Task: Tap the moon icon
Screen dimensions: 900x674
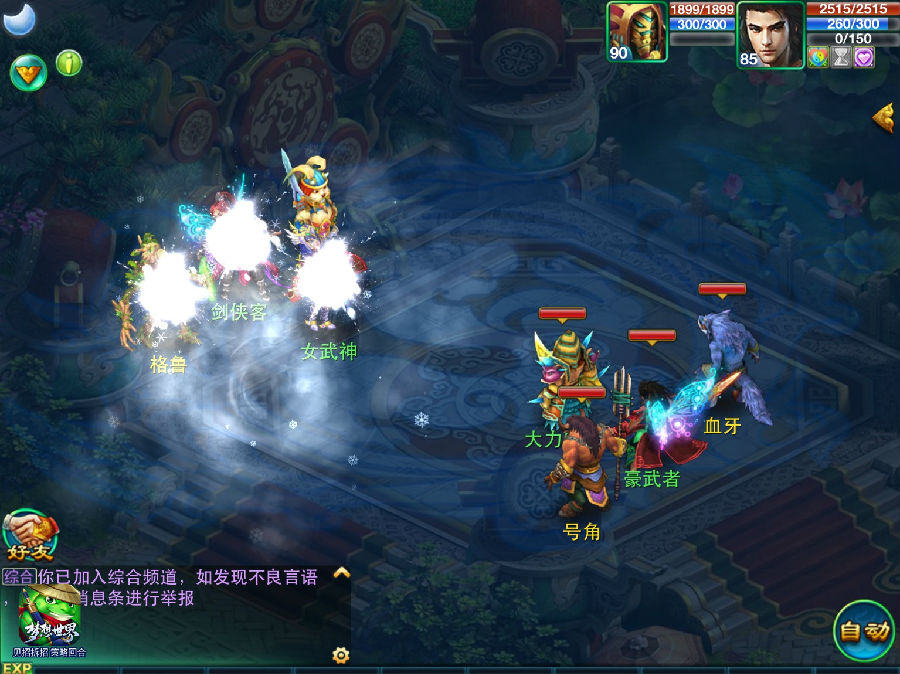Action: click(18, 17)
